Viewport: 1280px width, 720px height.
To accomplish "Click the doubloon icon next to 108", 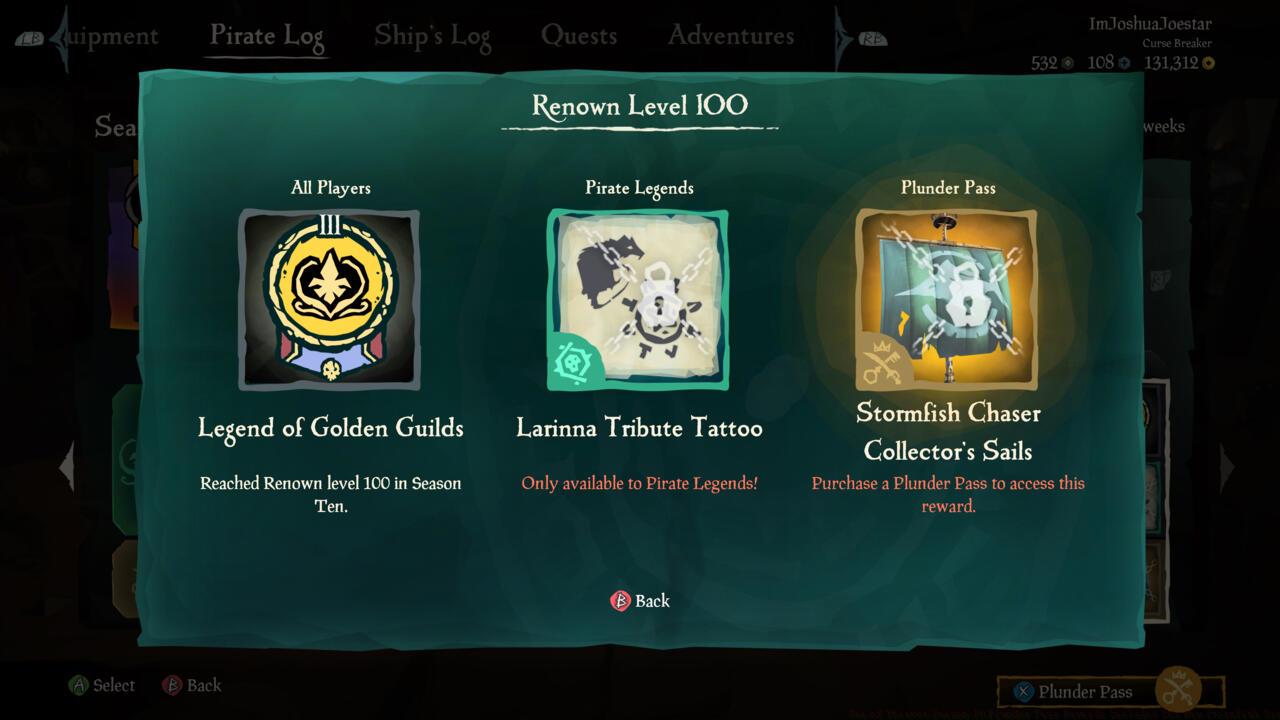I will [1125, 62].
